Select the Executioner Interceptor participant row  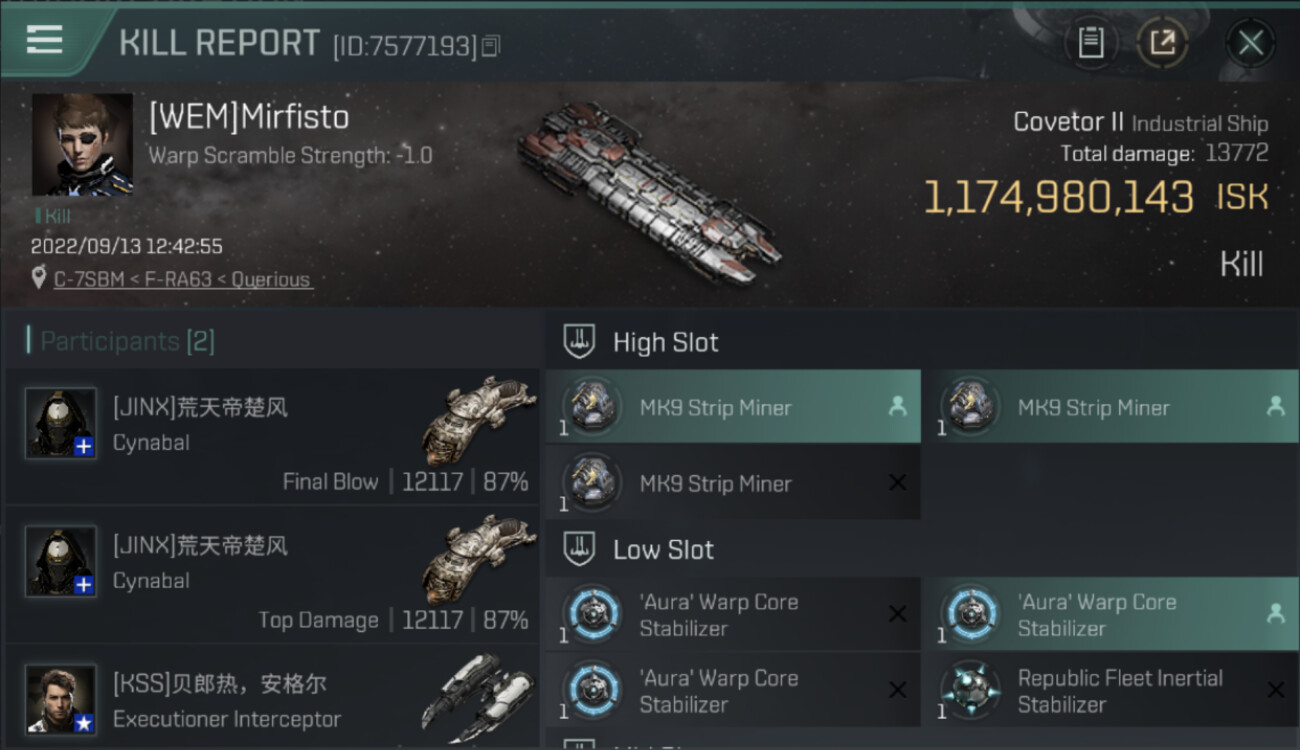coord(272,698)
